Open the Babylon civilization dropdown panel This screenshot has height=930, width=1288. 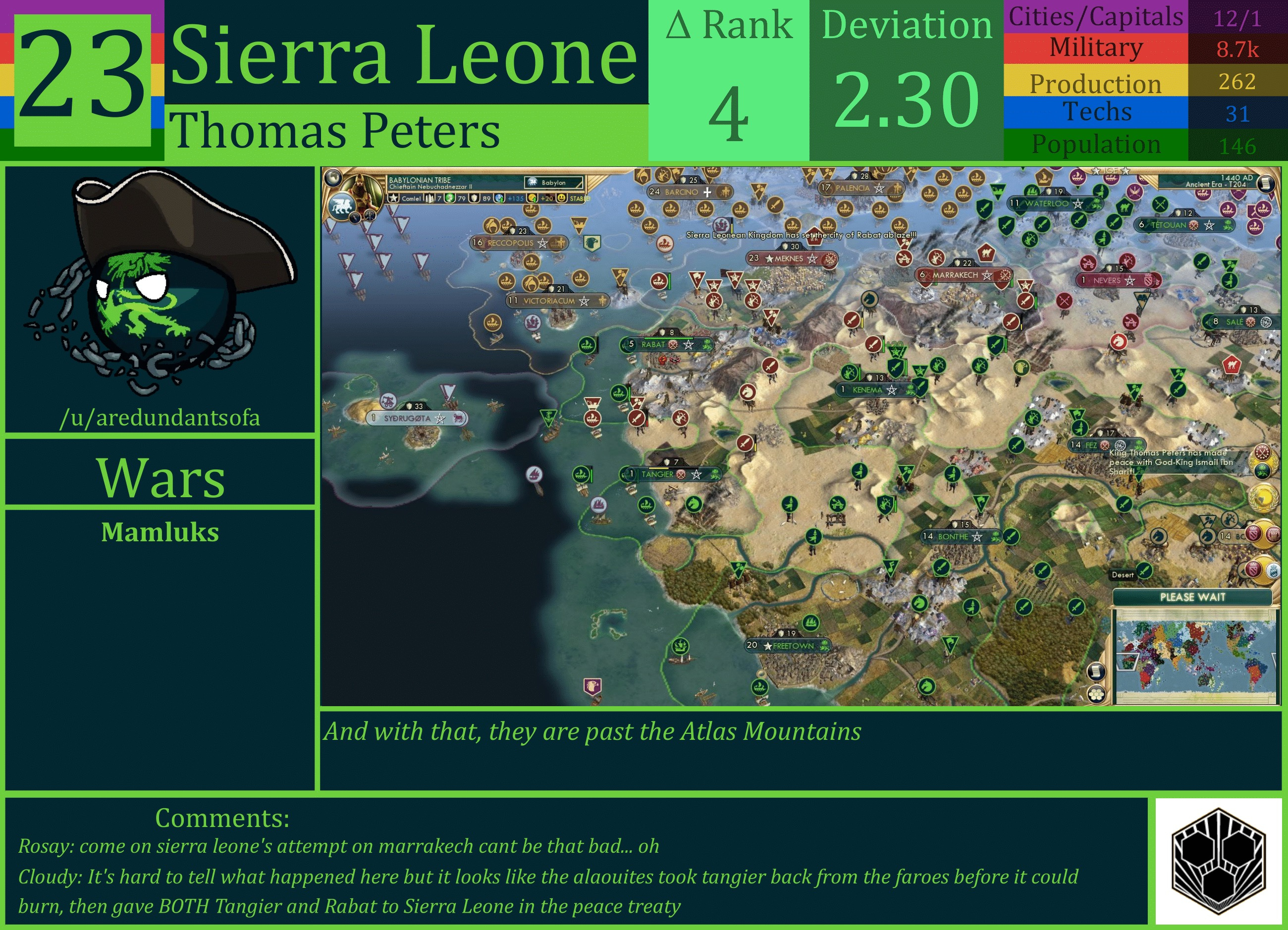pos(552,183)
